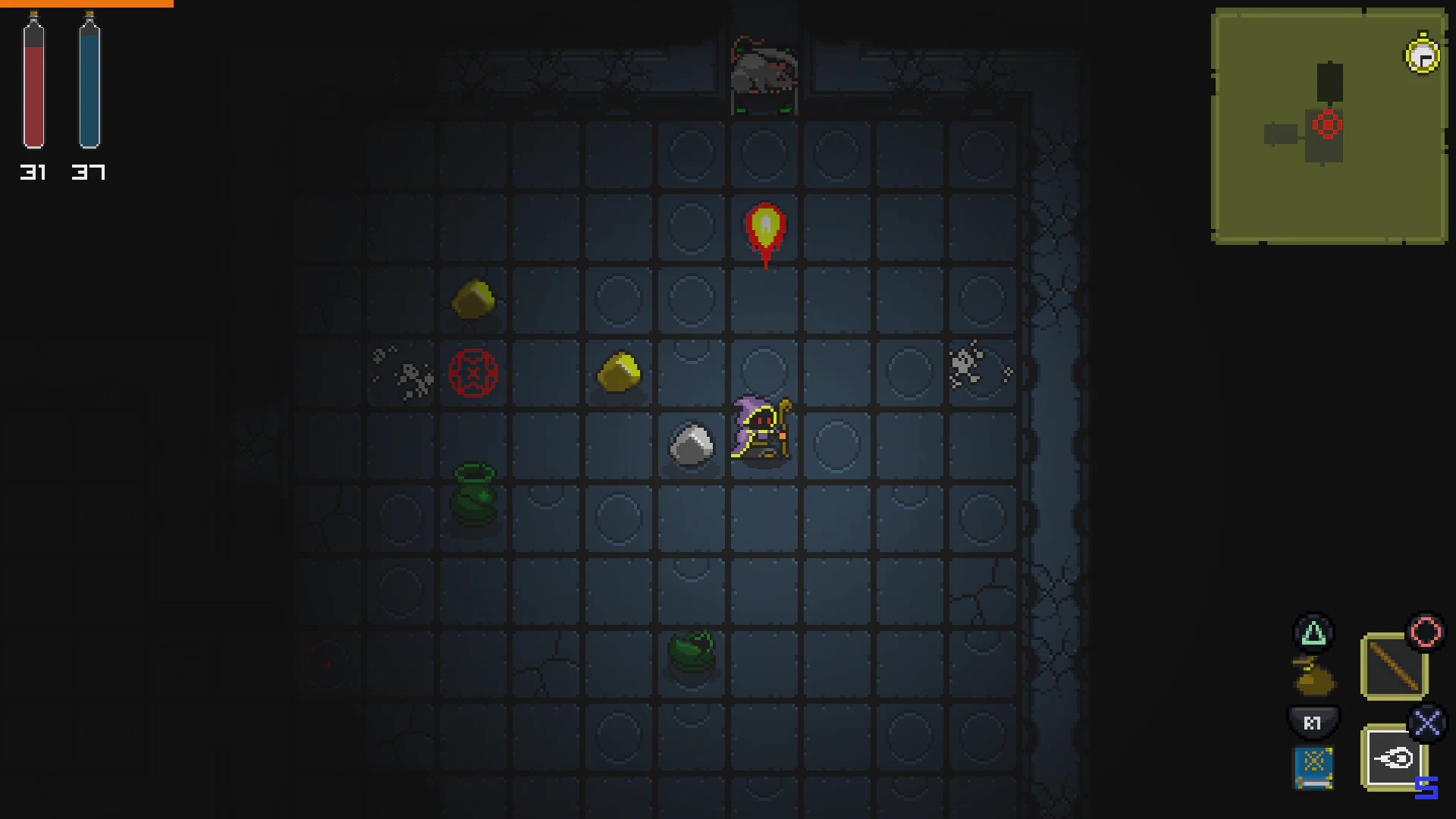Image resolution: width=1456 pixels, height=819 pixels.
Task: Click the clock icon on the minimap
Action: tap(1422, 55)
